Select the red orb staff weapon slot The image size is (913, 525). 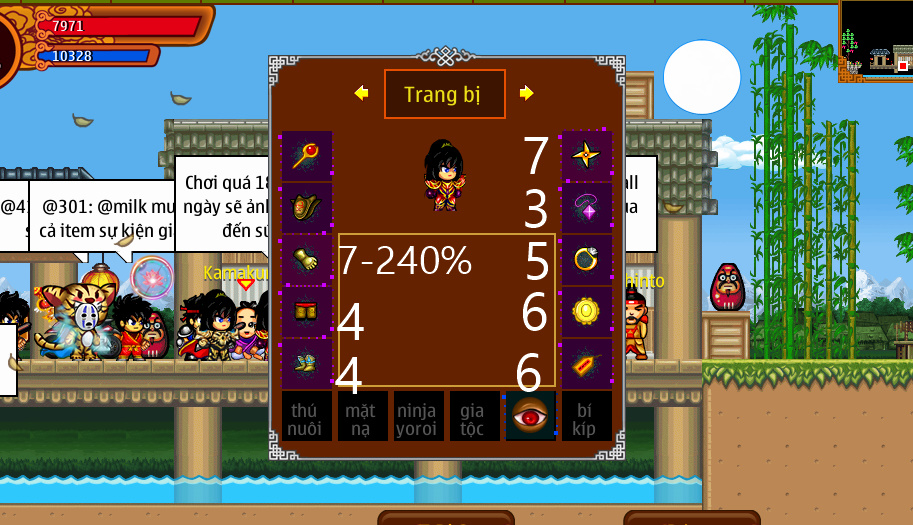[307, 155]
